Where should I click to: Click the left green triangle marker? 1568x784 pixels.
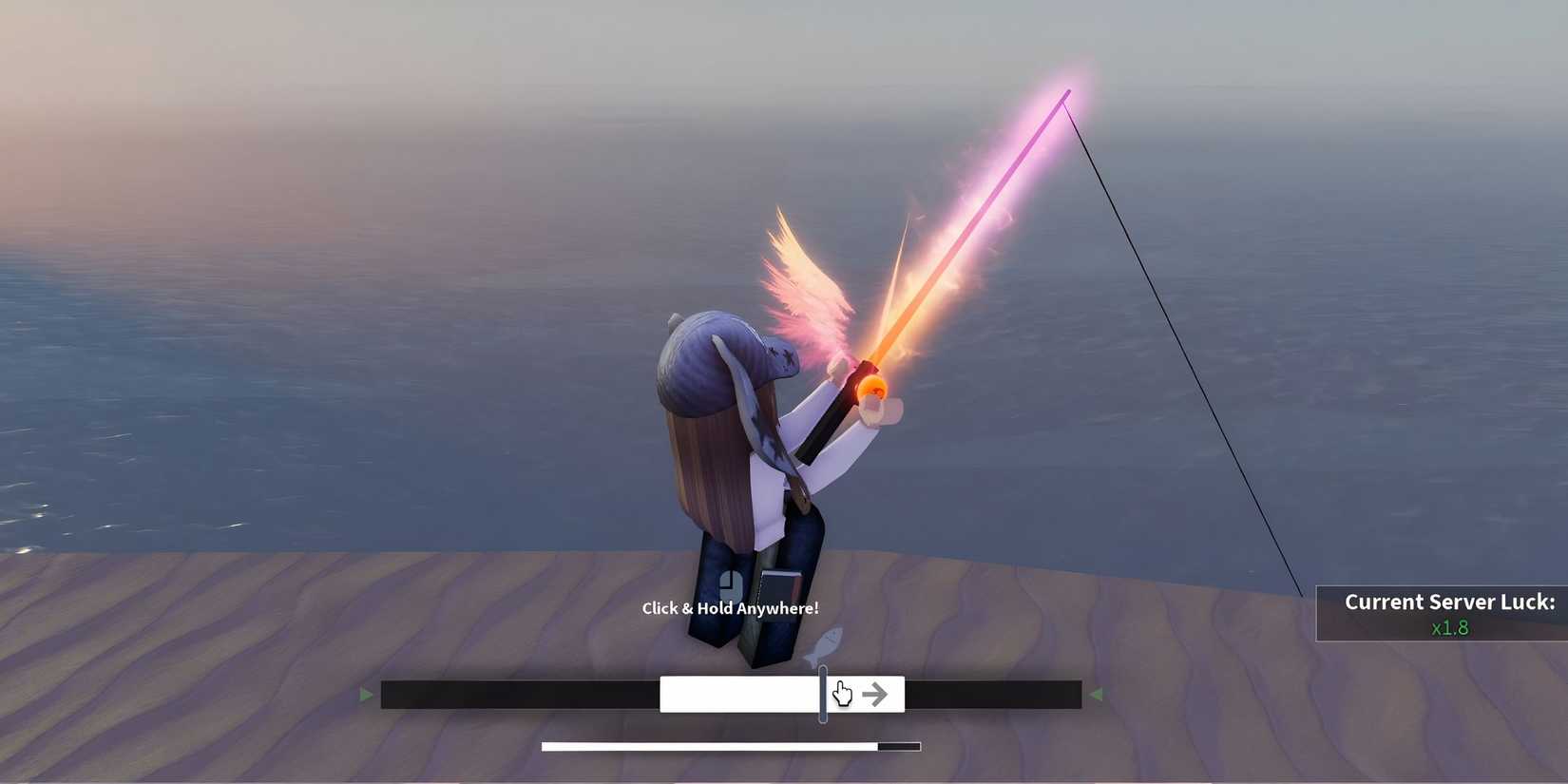click(367, 694)
